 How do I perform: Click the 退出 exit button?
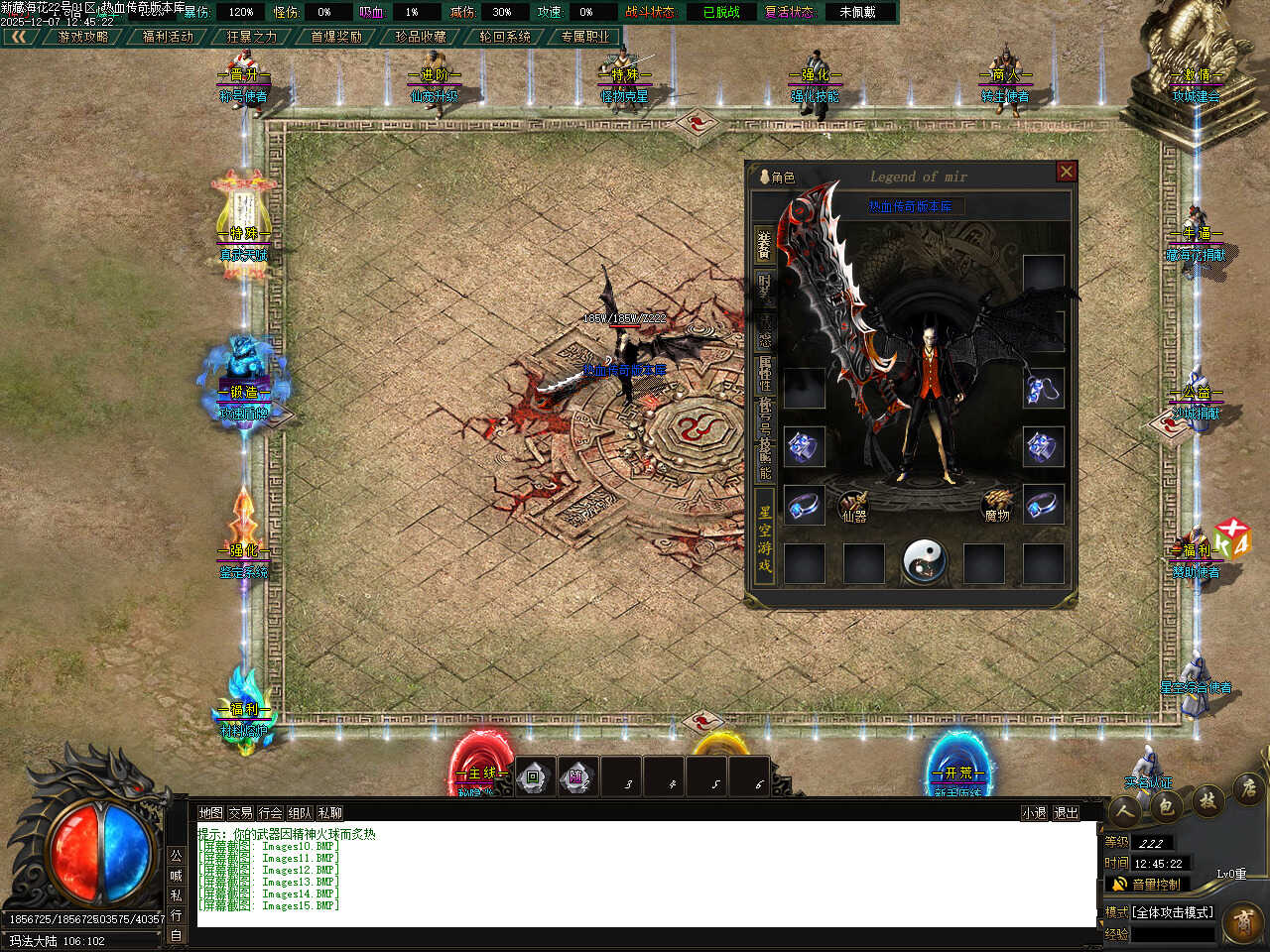click(1066, 813)
